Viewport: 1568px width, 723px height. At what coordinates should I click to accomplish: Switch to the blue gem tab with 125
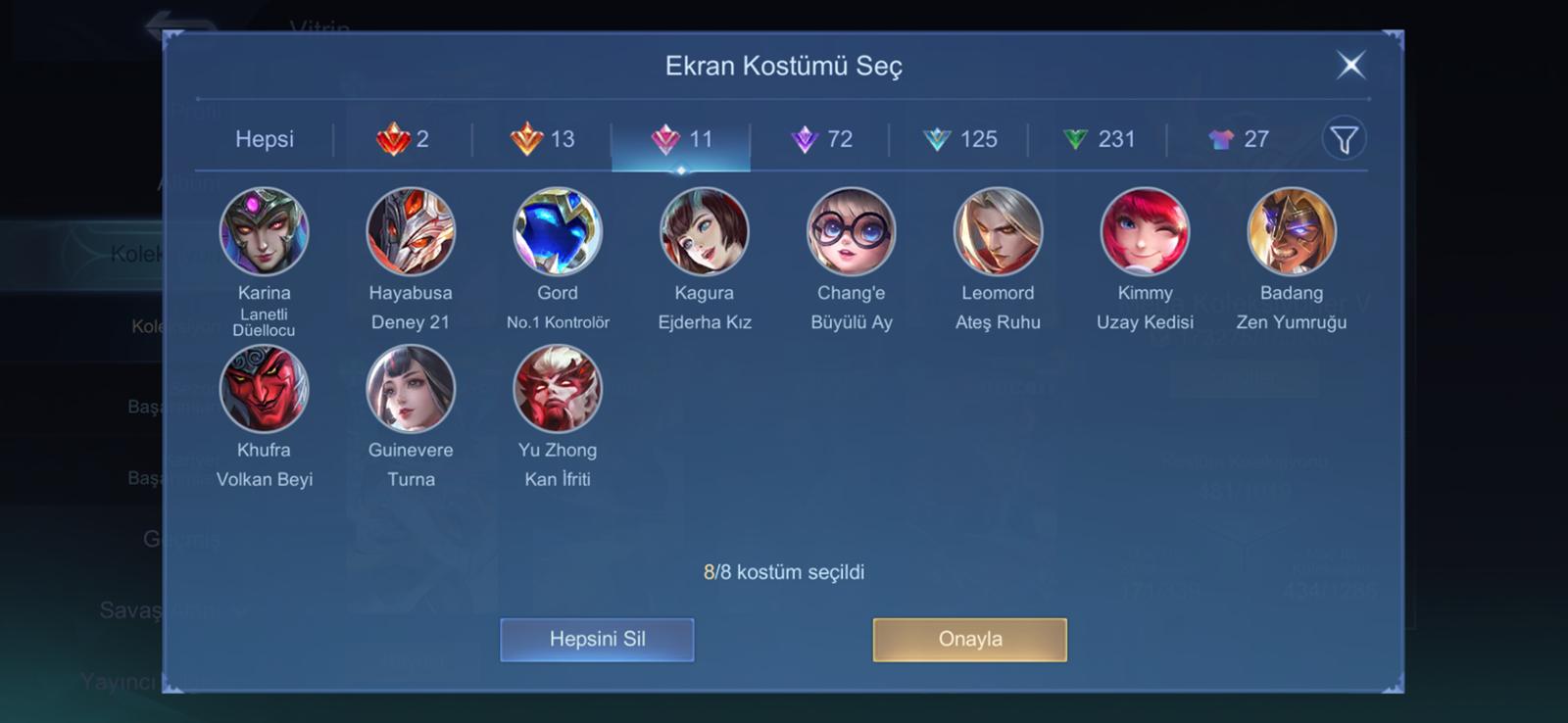pos(959,139)
